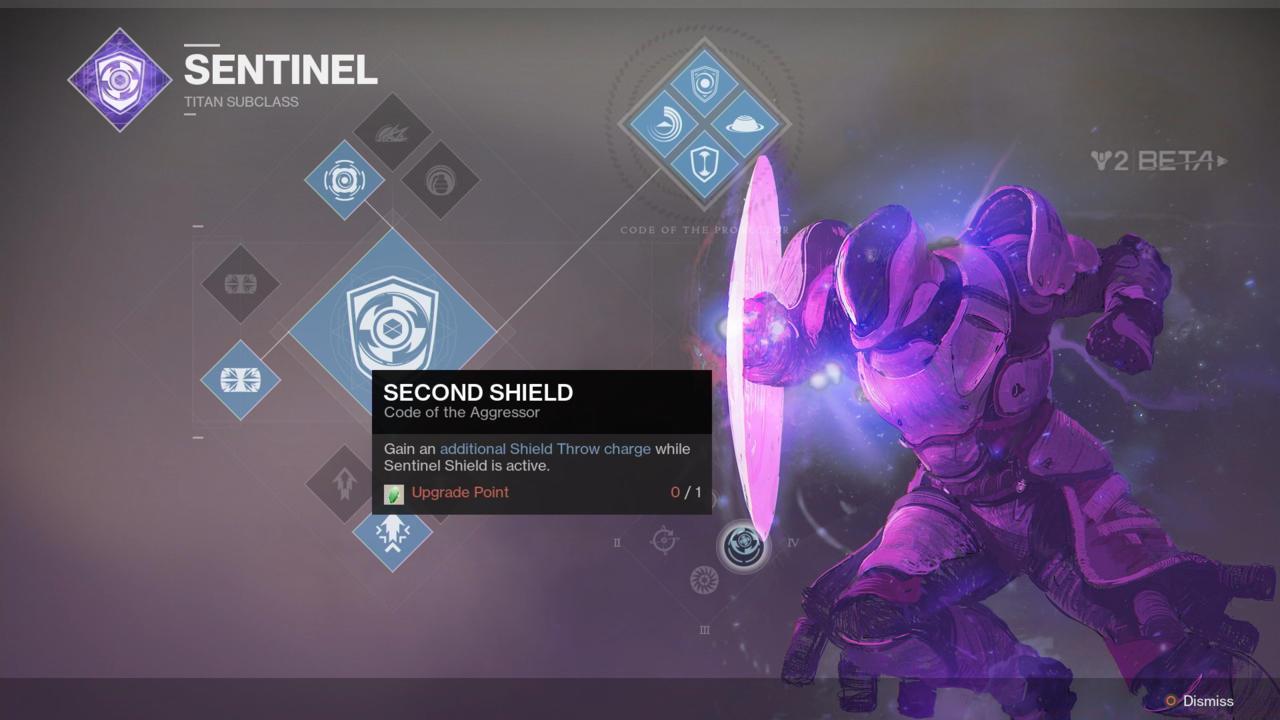Select the Voidwall Grenade wave icon
Image resolution: width=1280 pixels, height=720 pixels.
coord(394,135)
